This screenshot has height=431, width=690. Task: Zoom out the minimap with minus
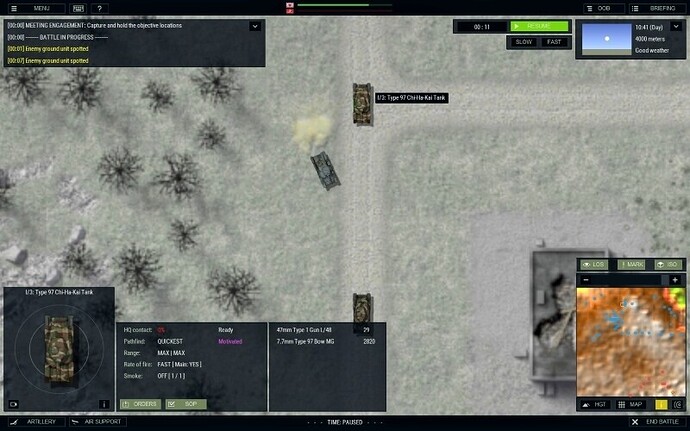586,279
